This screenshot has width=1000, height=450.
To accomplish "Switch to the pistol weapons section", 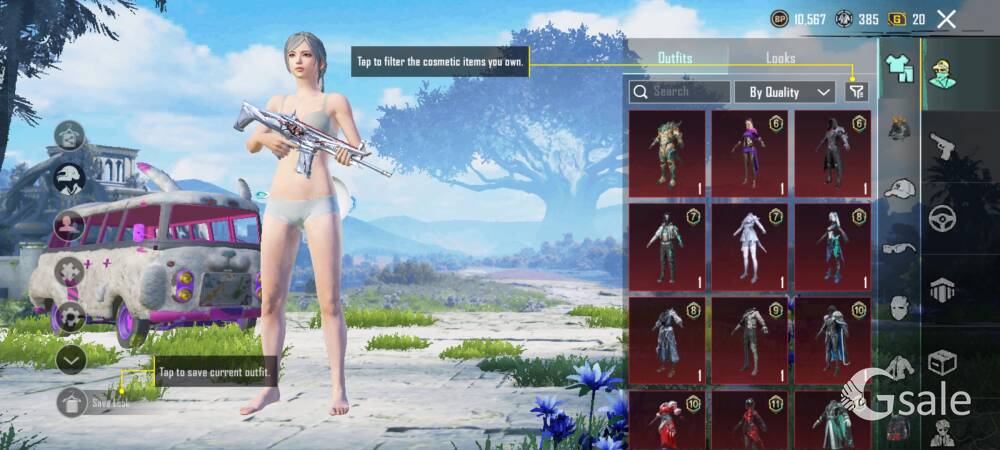I will click(943, 146).
